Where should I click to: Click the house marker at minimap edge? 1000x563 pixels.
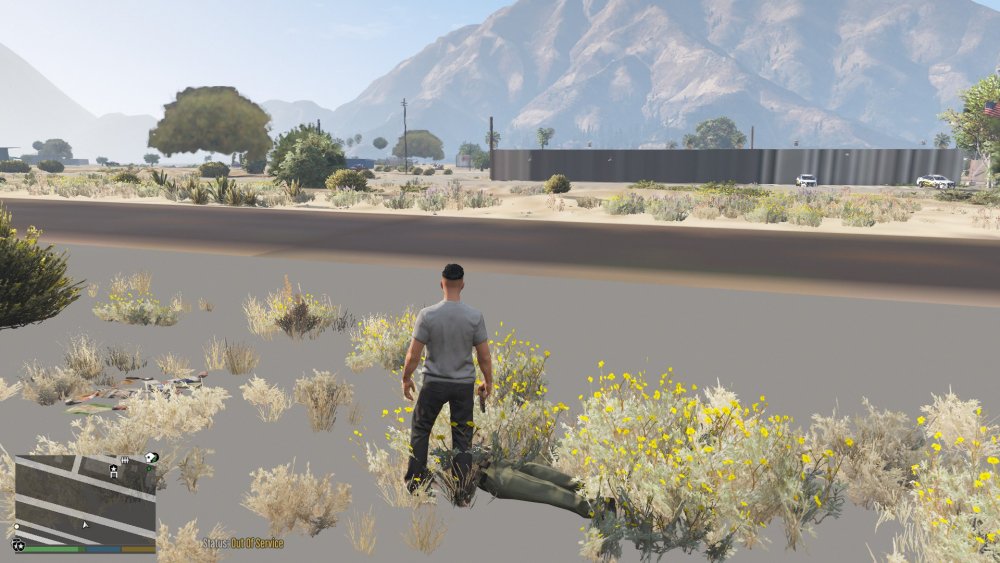click(x=150, y=458)
